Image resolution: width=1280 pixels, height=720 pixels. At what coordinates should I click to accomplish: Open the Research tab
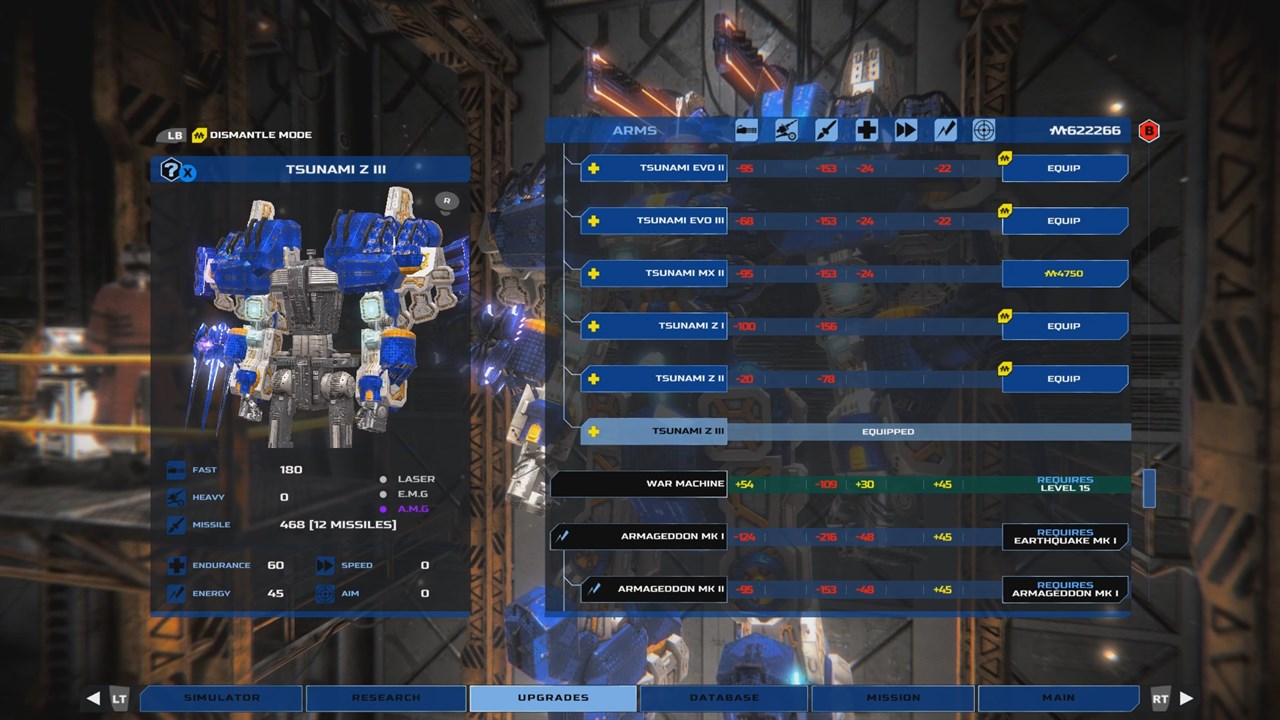pos(386,698)
